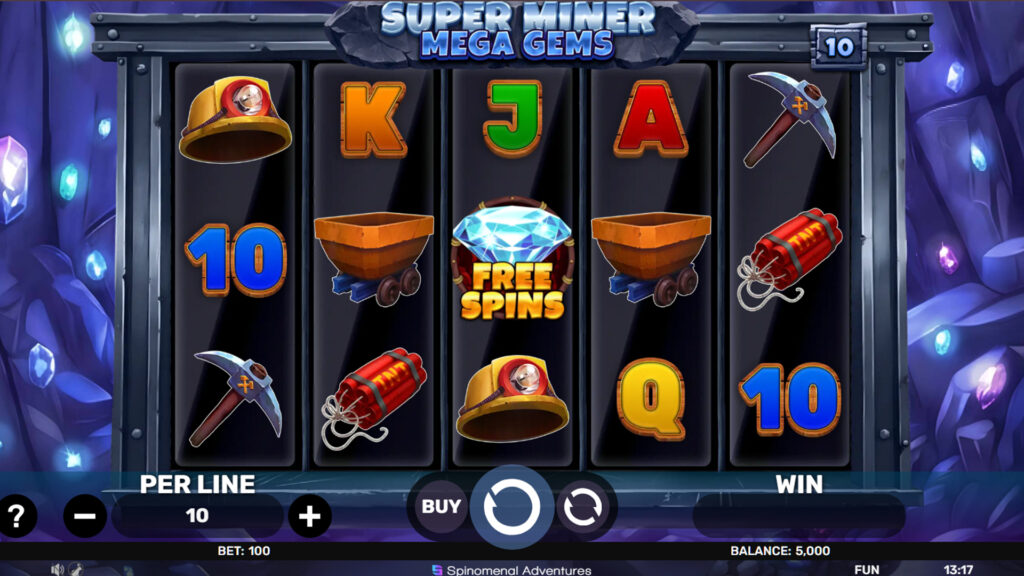Open the BUY feature menu

click(x=440, y=506)
